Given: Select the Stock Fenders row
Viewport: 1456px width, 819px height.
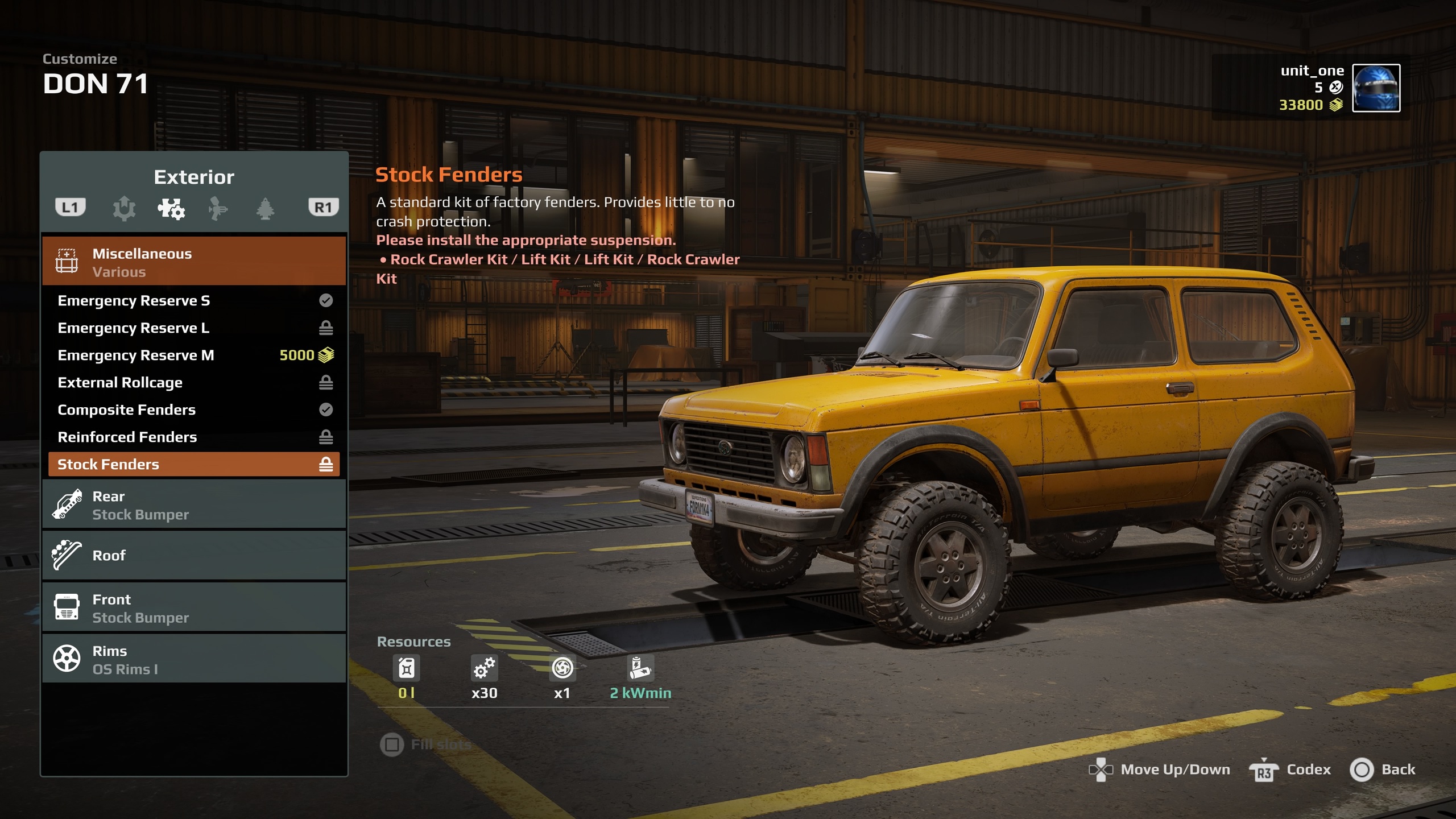Looking at the screenshot, I should pyautogui.click(x=193, y=464).
